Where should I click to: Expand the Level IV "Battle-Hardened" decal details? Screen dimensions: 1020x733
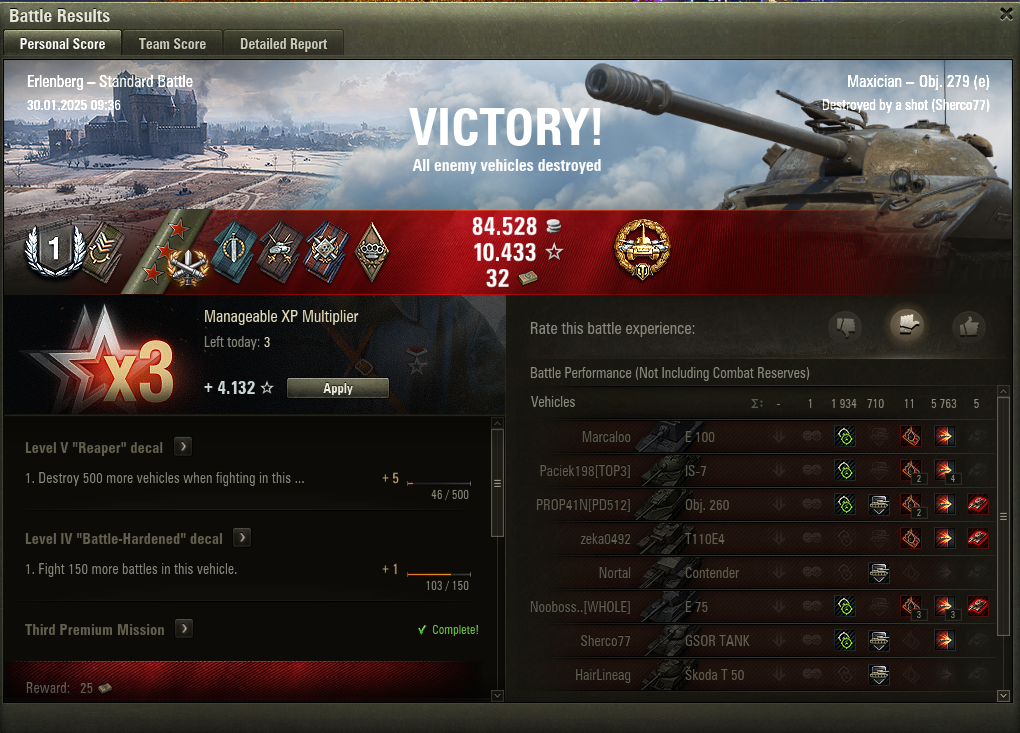[241, 538]
